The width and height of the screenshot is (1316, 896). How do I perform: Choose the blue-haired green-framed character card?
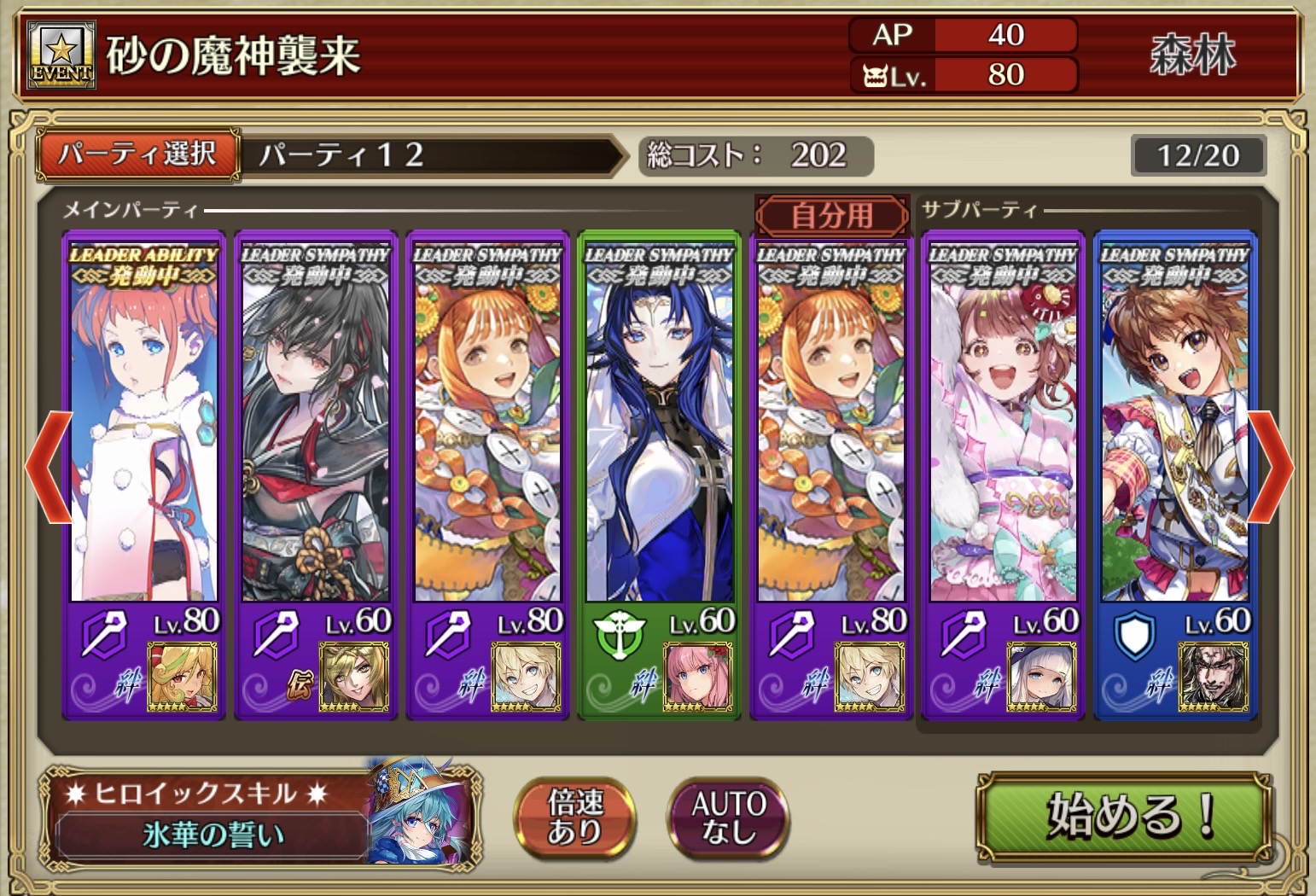coord(659,427)
